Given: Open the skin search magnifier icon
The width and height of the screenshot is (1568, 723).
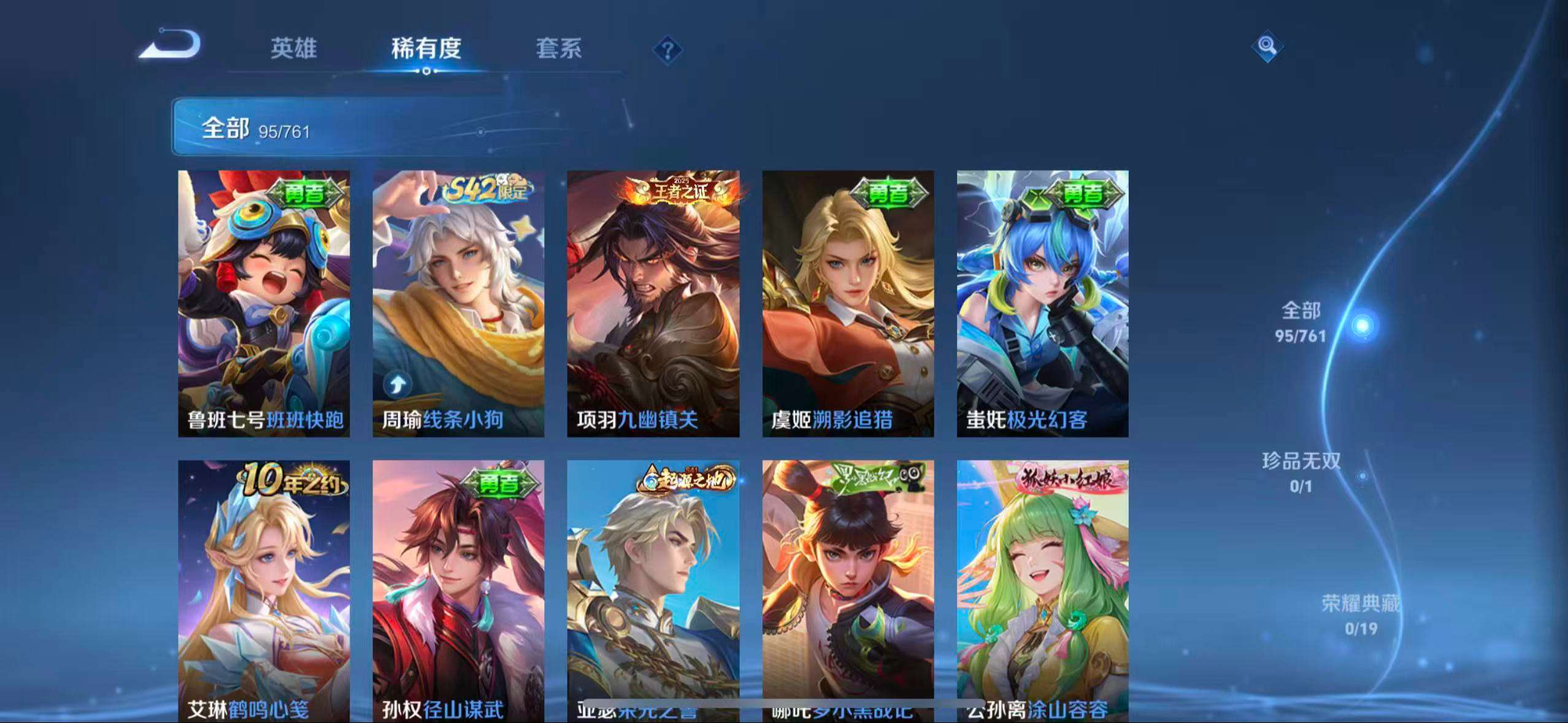Looking at the screenshot, I should pyautogui.click(x=1267, y=46).
